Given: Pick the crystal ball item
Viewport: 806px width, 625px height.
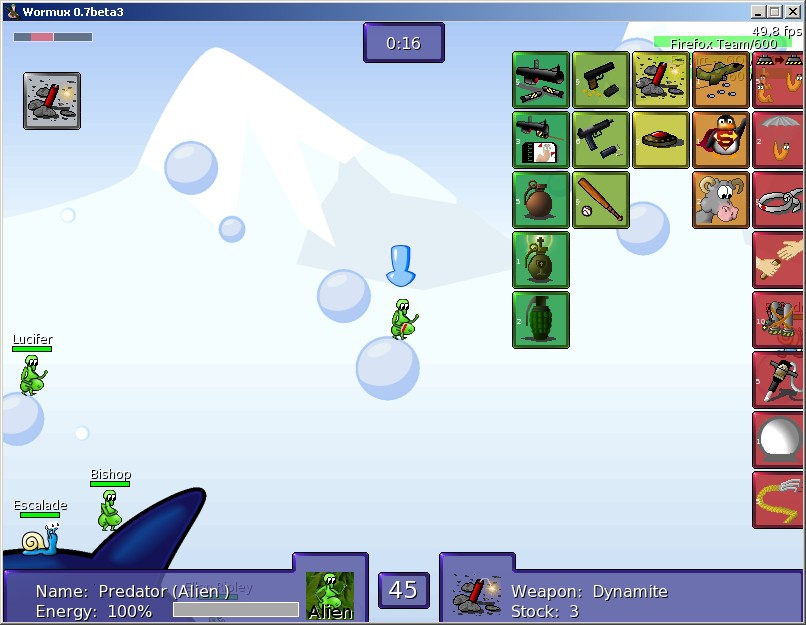Looking at the screenshot, I should (x=779, y=440).
